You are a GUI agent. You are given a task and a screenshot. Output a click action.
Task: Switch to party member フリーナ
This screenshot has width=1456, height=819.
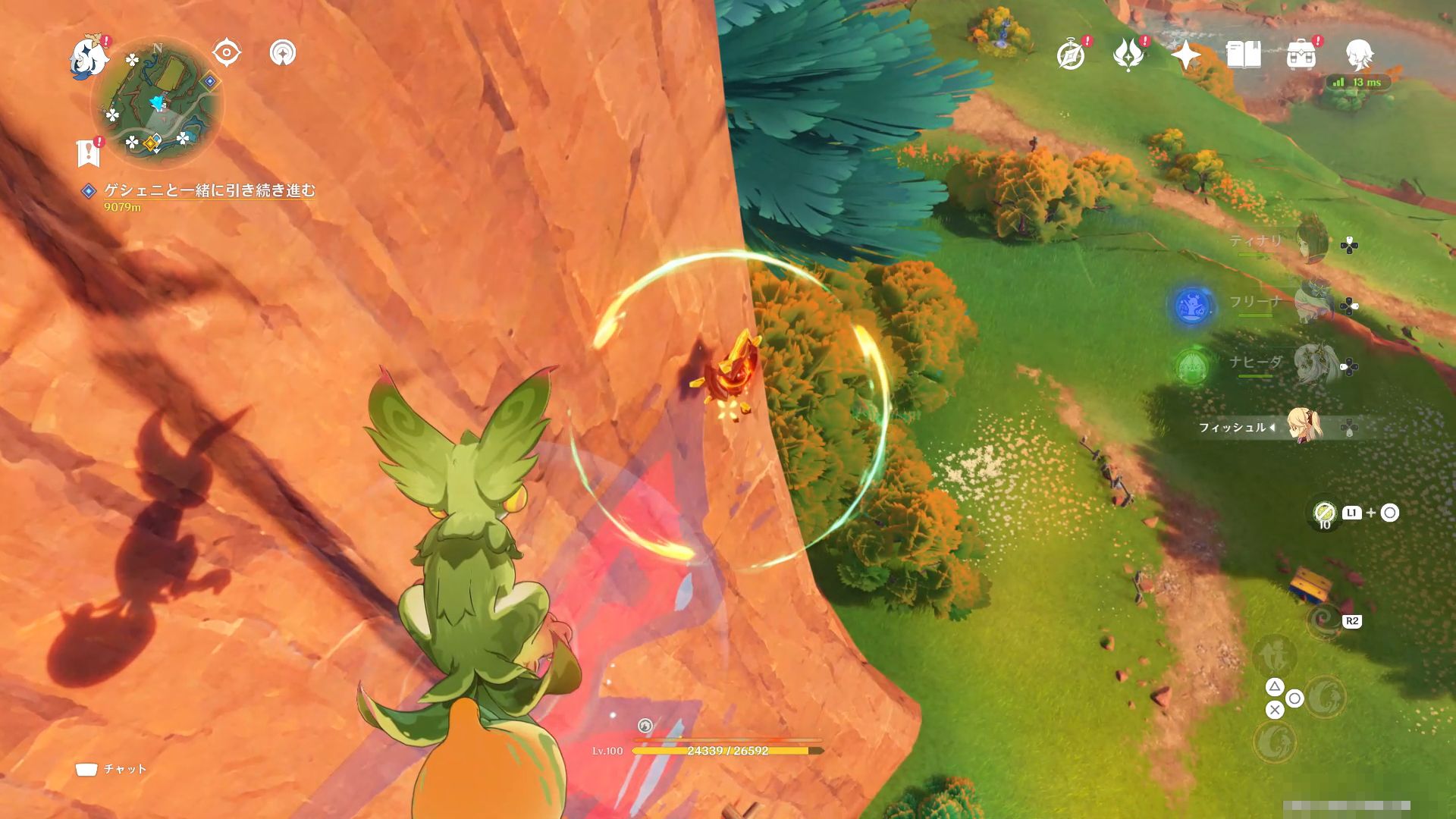(1311, 302)
